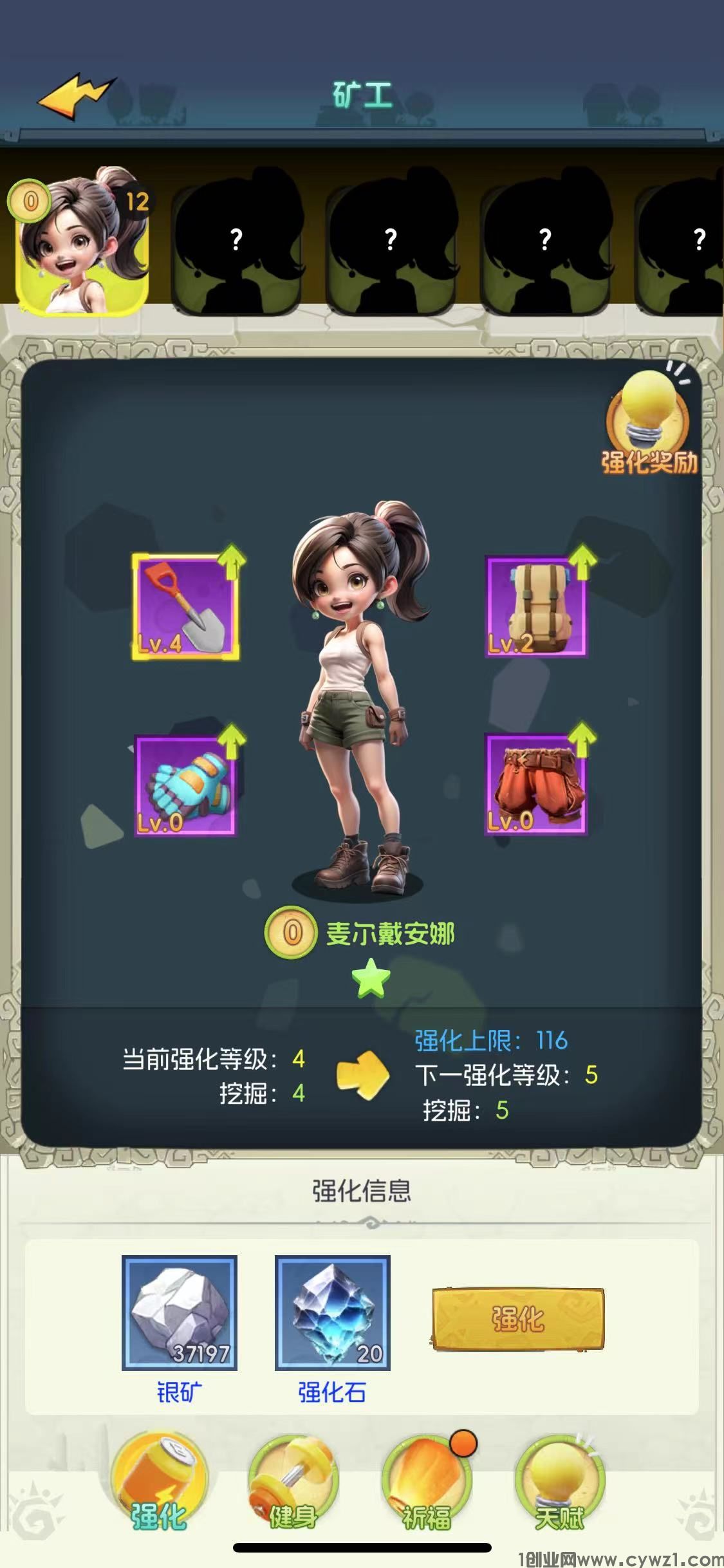
Task: Open the 祈福 lantern tab
Action: pyautogui.click(x=427, y=1487)
